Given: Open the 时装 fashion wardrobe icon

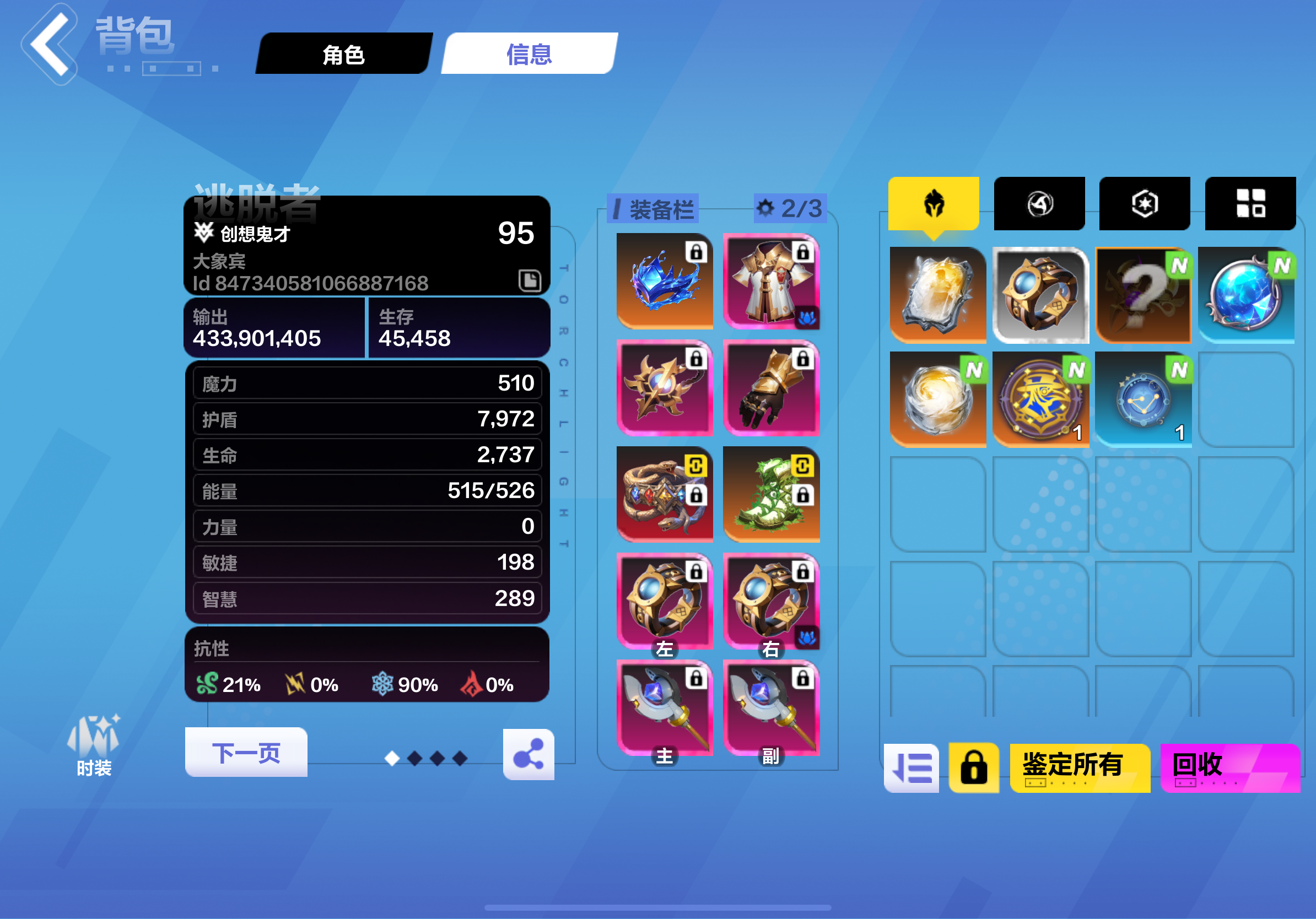Looking at the screenshot, I should (94, 743).
